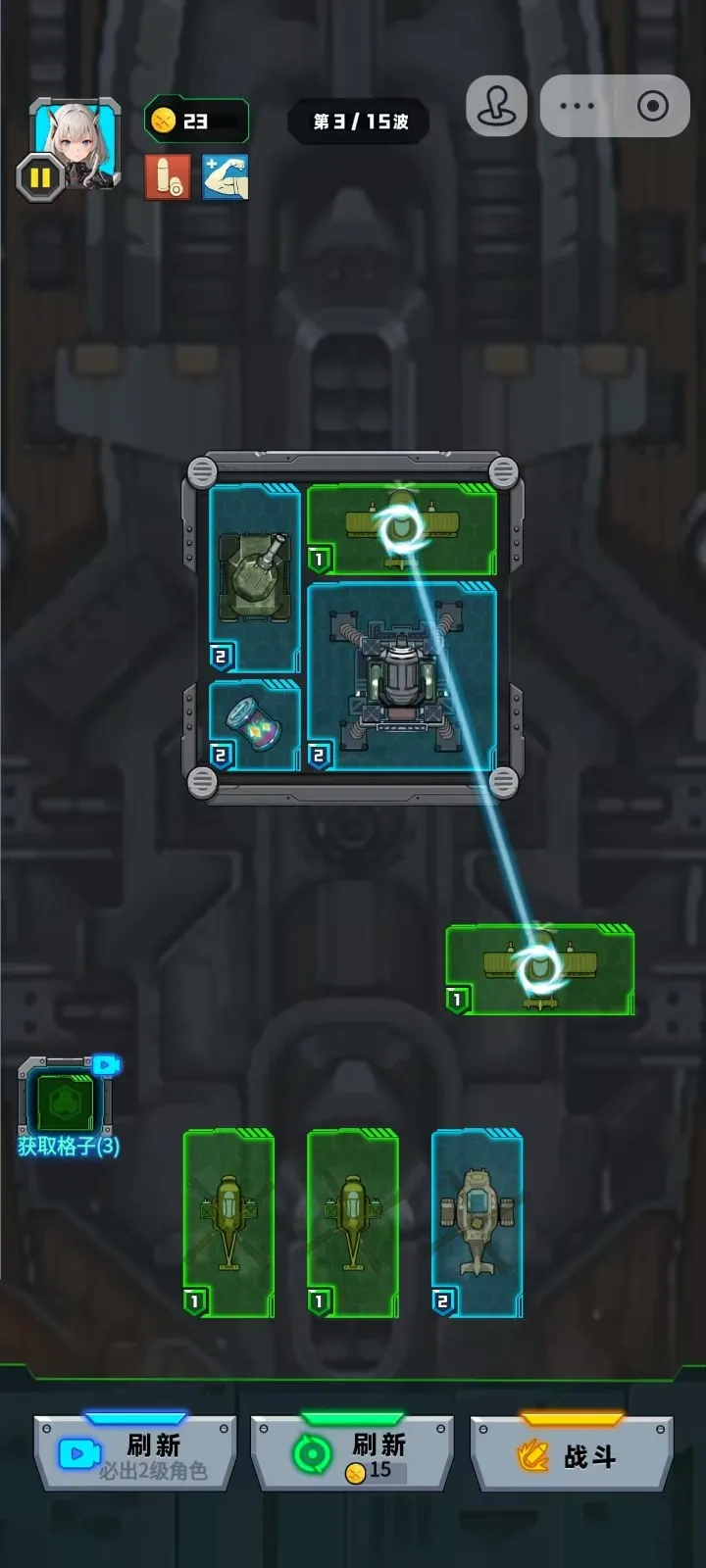Tap the video ad refresh button (必出2级角色)
Screen dimensions: 706x1568
click(x=135, y=1454)
